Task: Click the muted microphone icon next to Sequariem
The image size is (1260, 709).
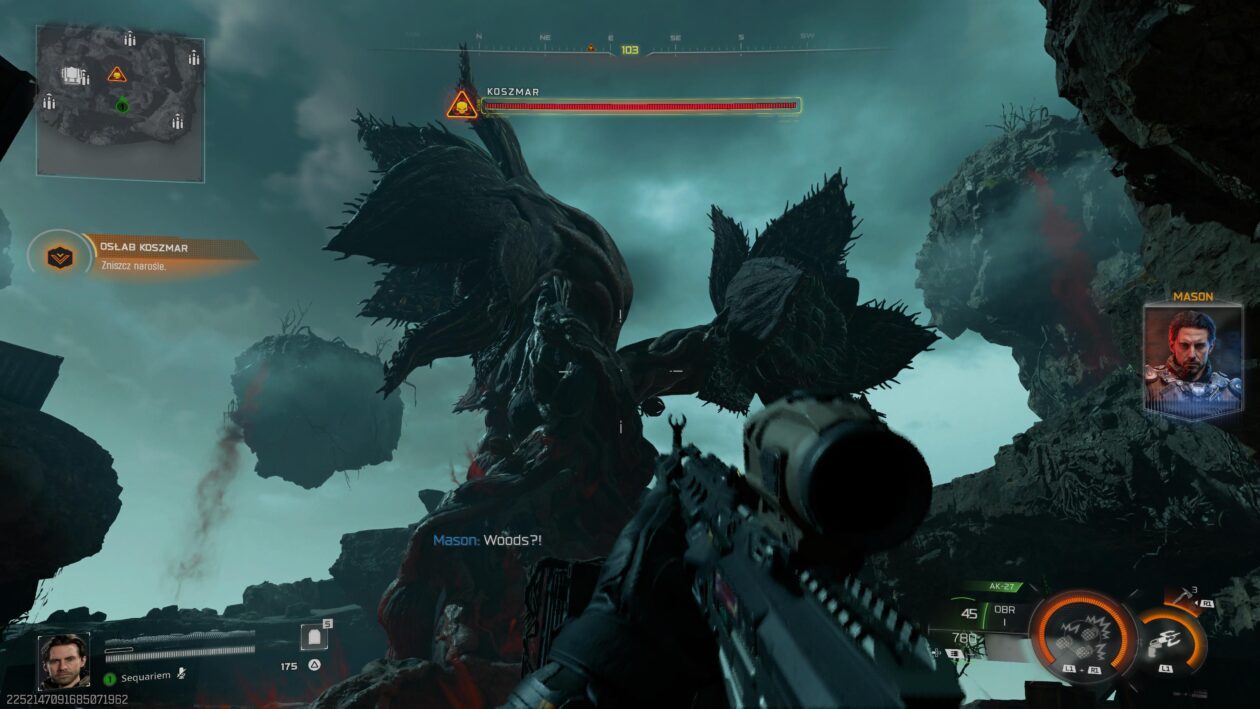Action: pyautogui.click(x=181, y=675)
